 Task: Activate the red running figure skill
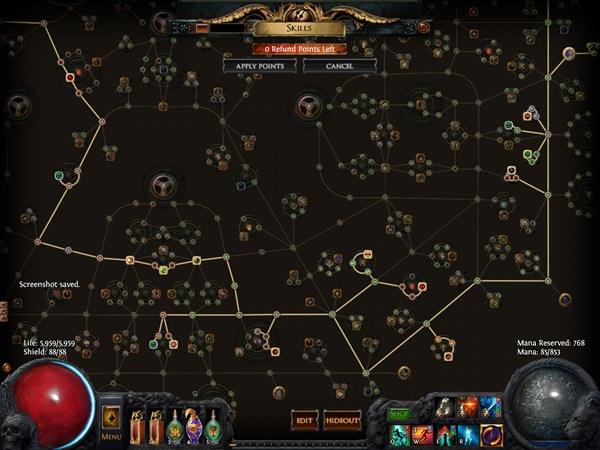point(422,434)
